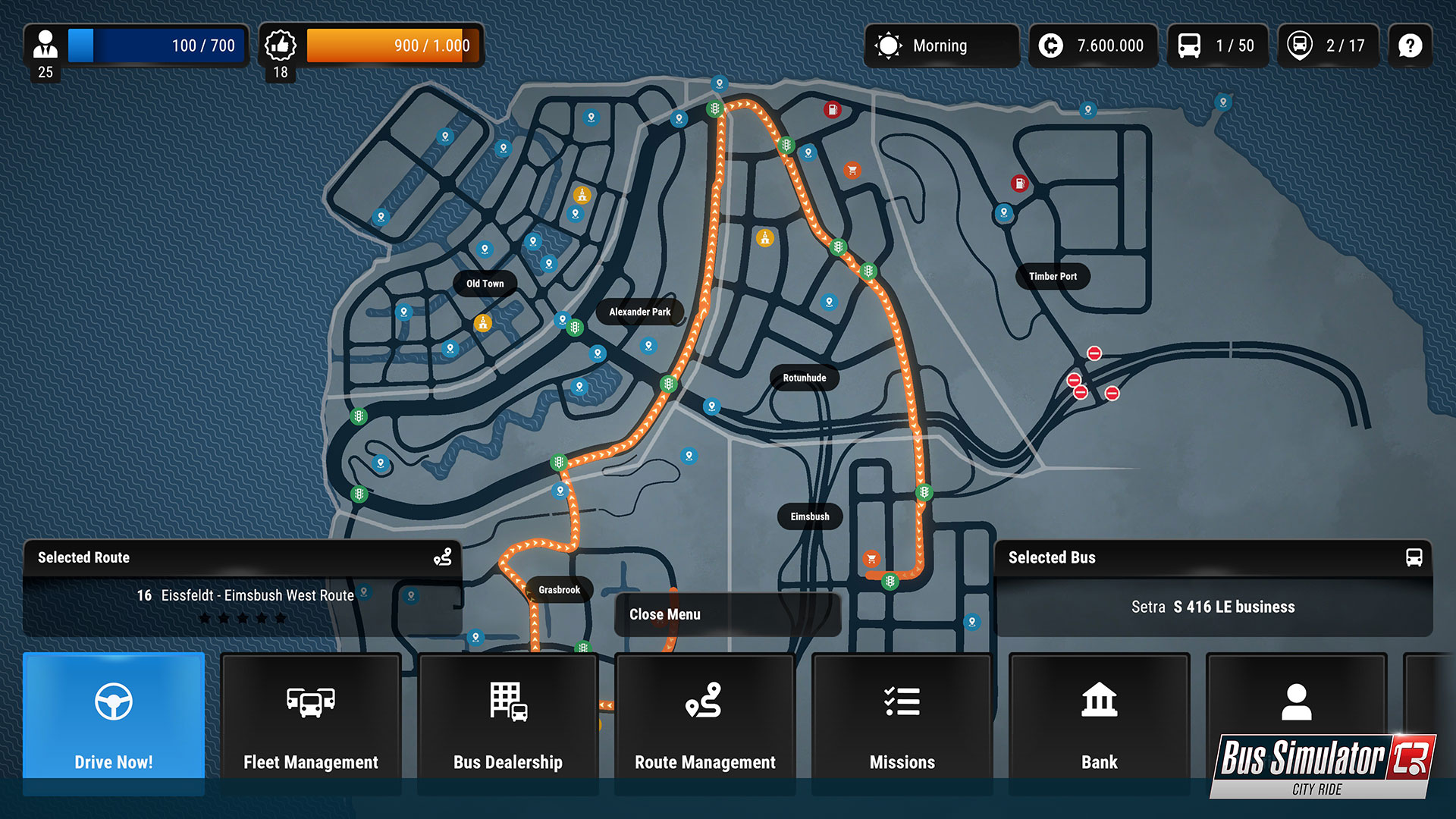Click the bus stop pin icon showing 2/17

pos(1300,45)
